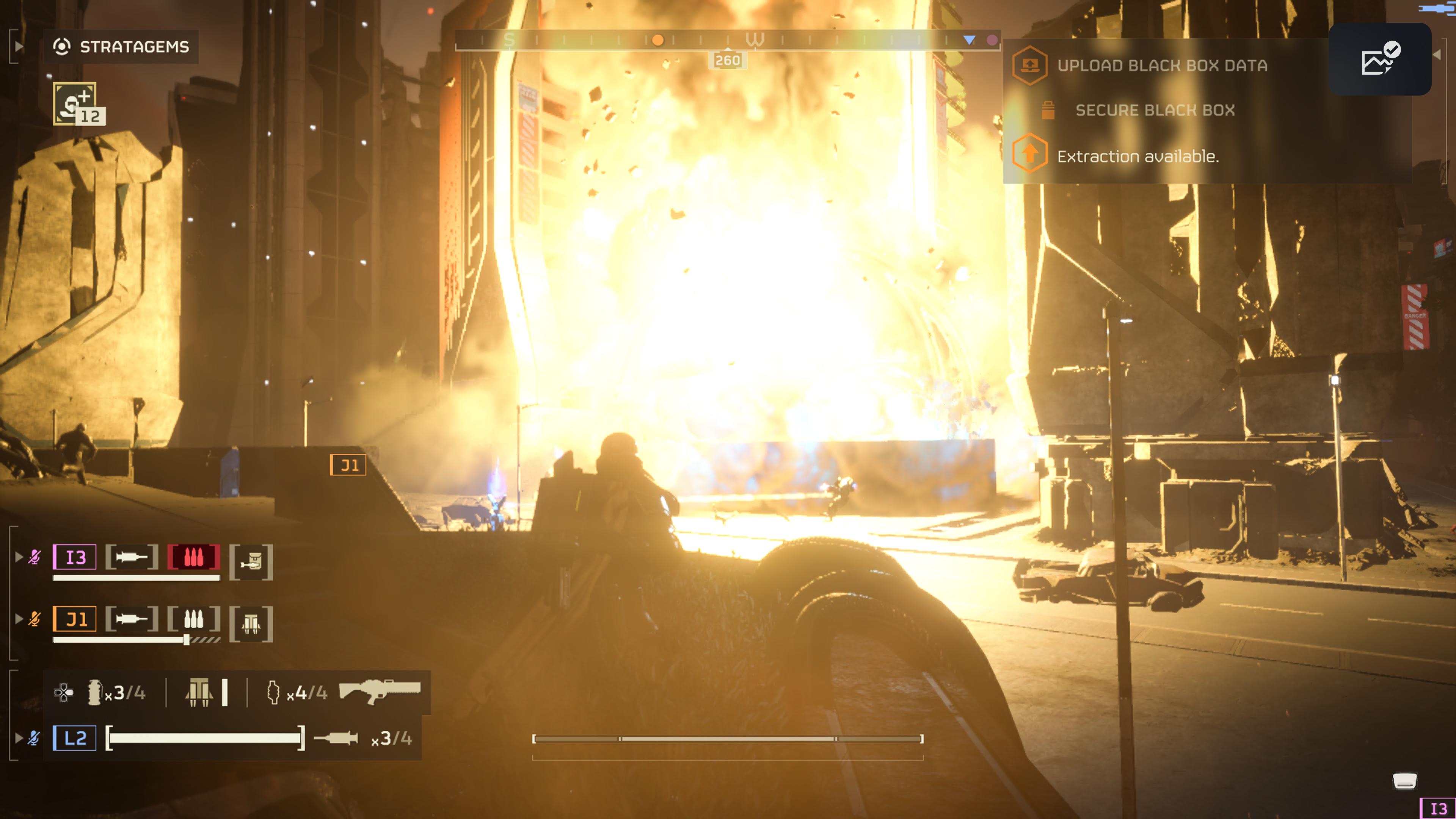Select the equipped primary weapon icon
The height and width of the screenshot is (819, 1456).
379,691
